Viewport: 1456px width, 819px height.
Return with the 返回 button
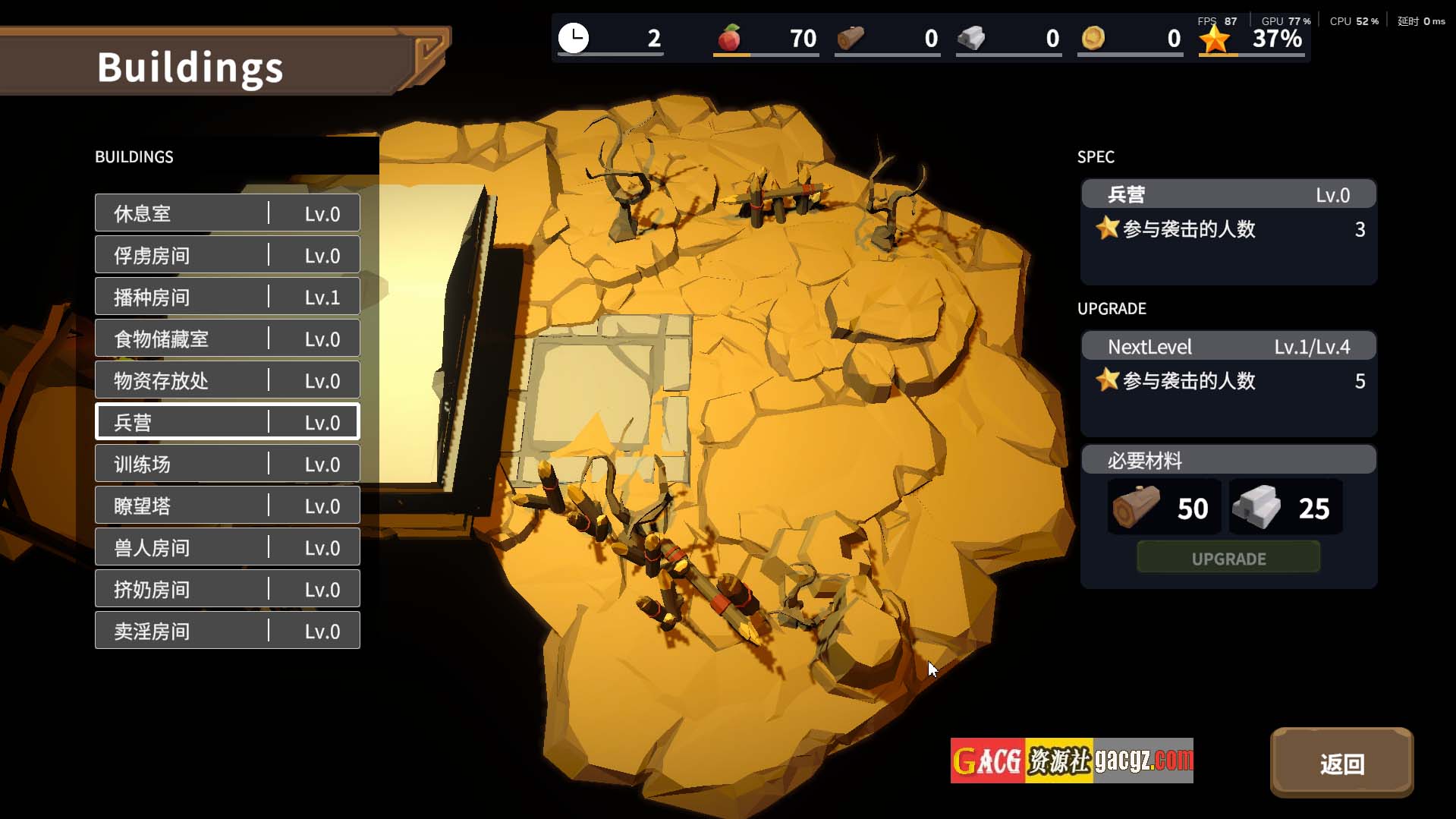1341,763
